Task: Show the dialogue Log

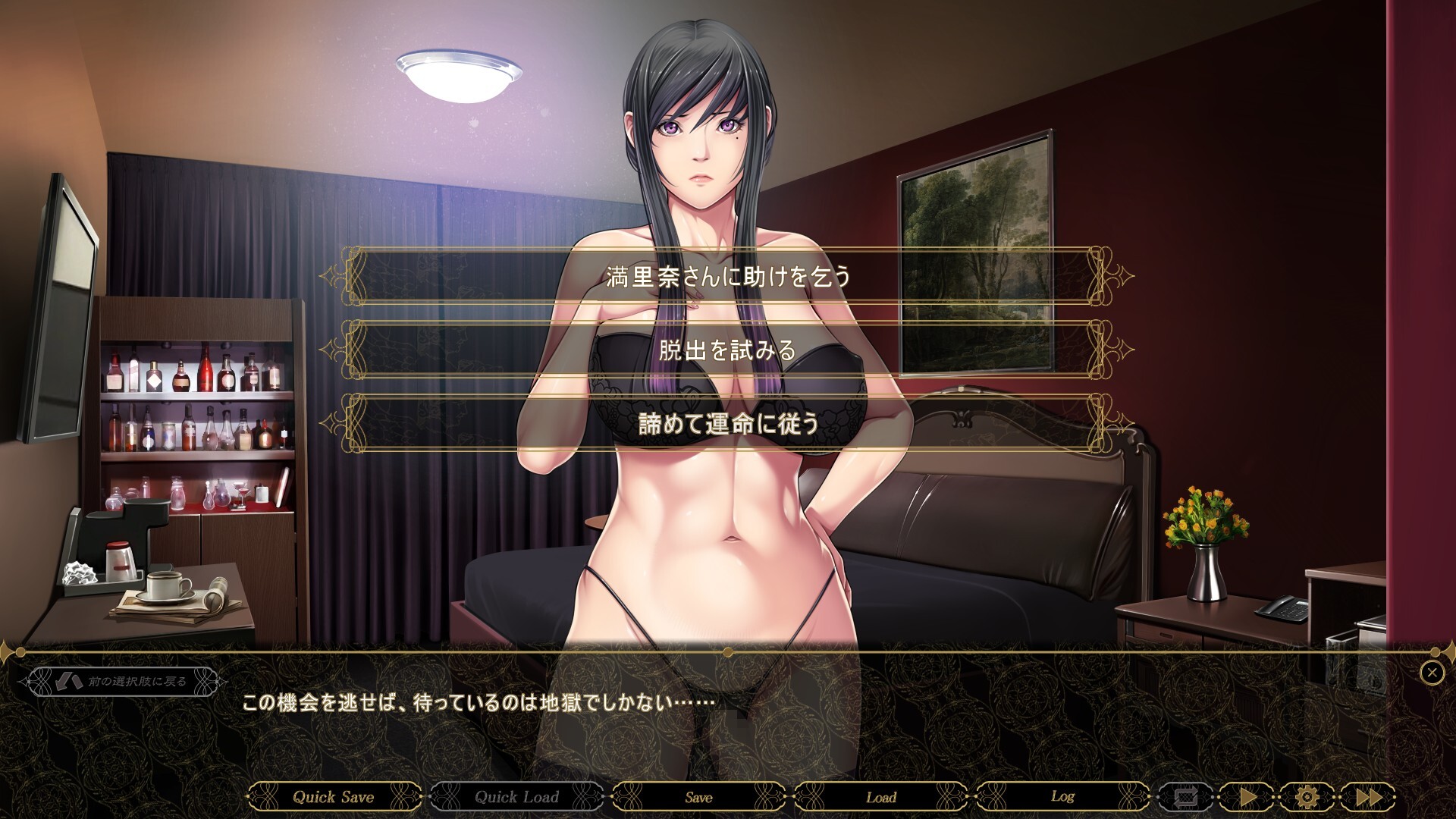Action: (1062, 797)
